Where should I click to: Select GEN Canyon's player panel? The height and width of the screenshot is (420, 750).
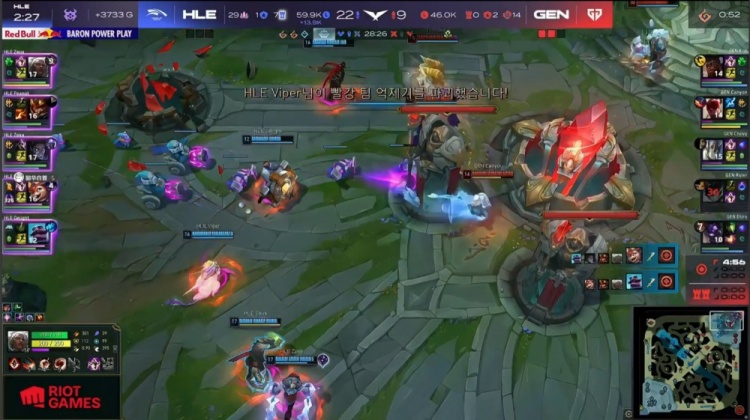[724, 109]
